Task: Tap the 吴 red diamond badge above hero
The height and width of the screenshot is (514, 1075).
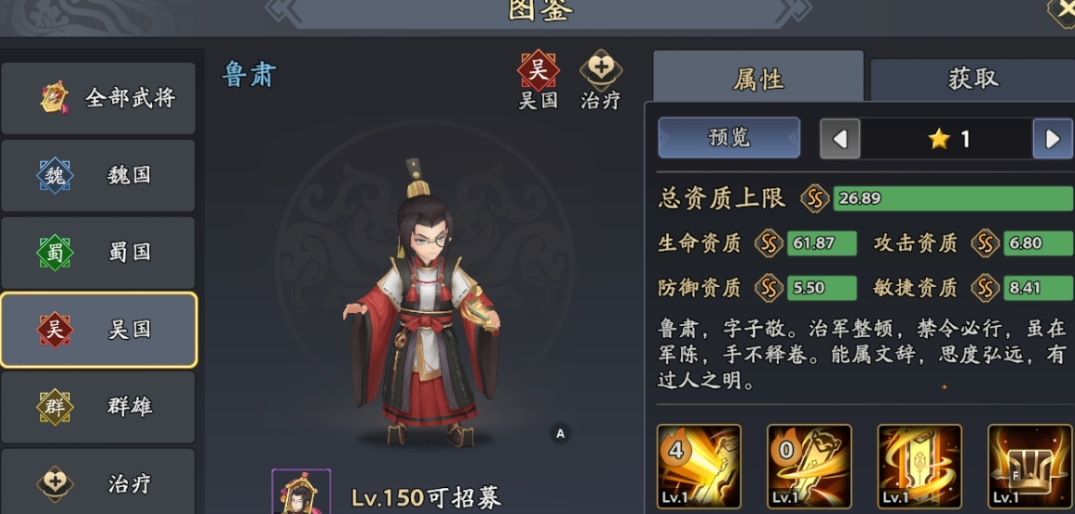Action: coord(538,71)
